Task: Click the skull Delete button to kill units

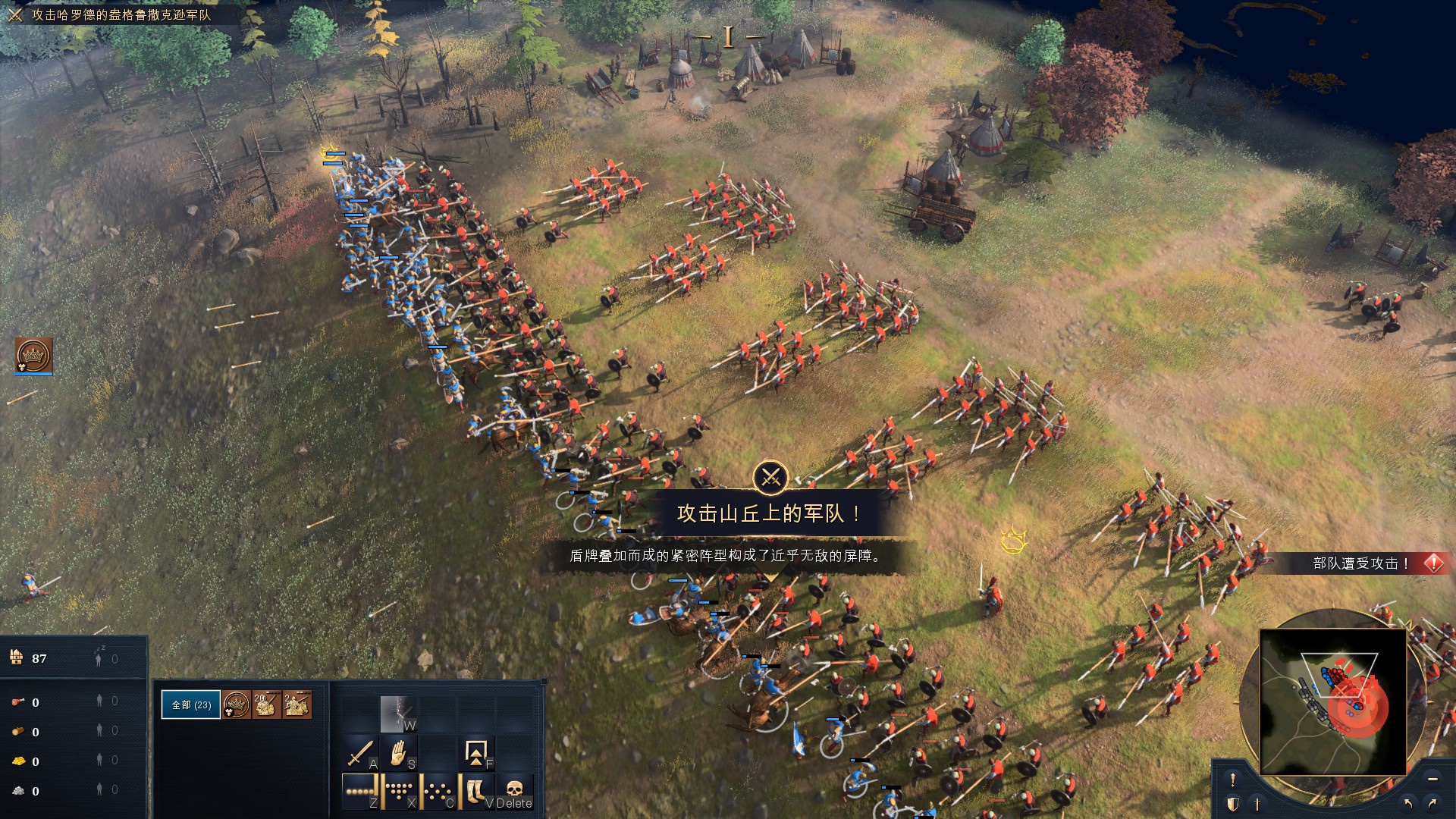Action: tap(514, 791)
